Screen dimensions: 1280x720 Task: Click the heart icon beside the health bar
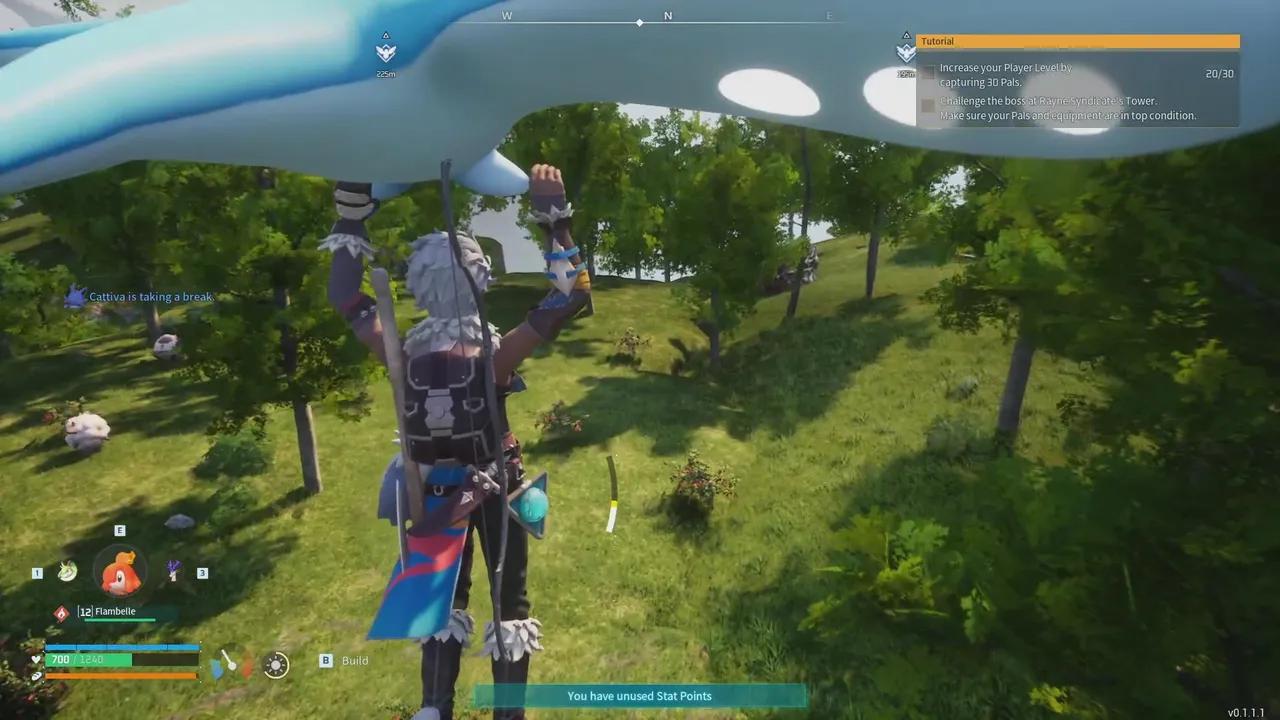point(37,659)
